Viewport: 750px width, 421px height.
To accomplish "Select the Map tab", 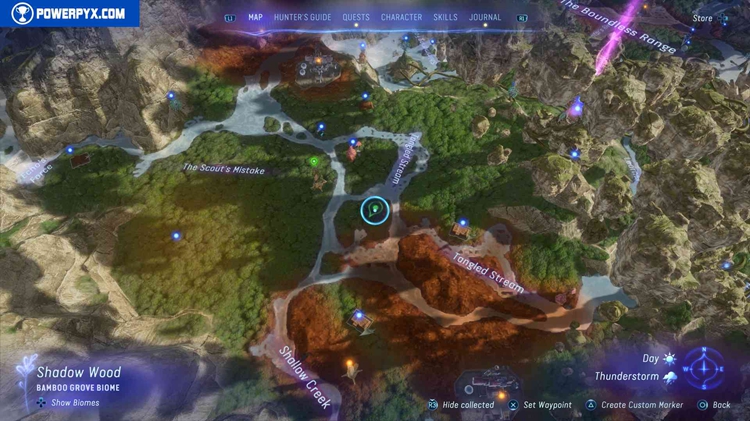I will (255, 17).
